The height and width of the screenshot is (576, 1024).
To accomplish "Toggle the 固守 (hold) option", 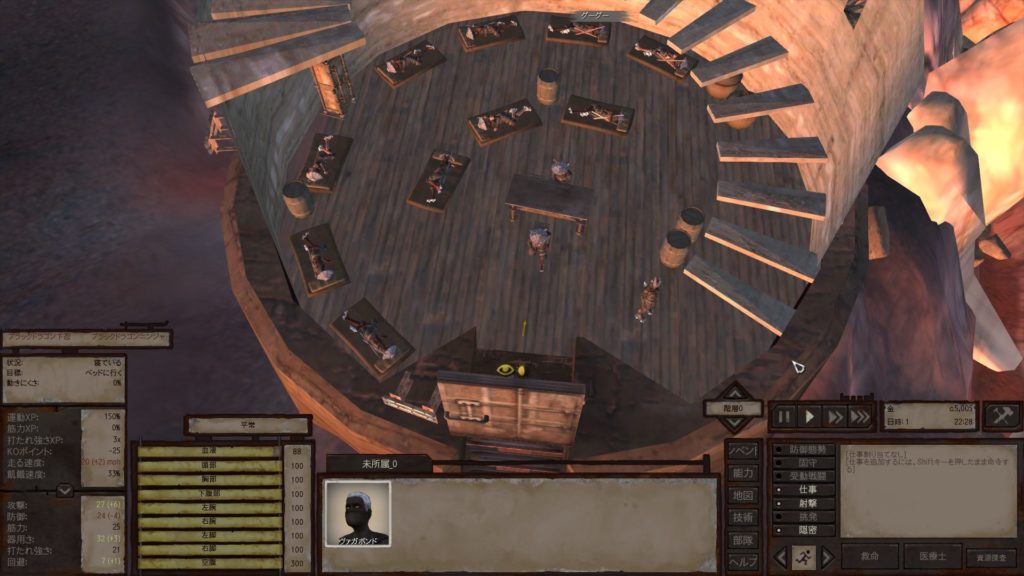I will (803, 464).
